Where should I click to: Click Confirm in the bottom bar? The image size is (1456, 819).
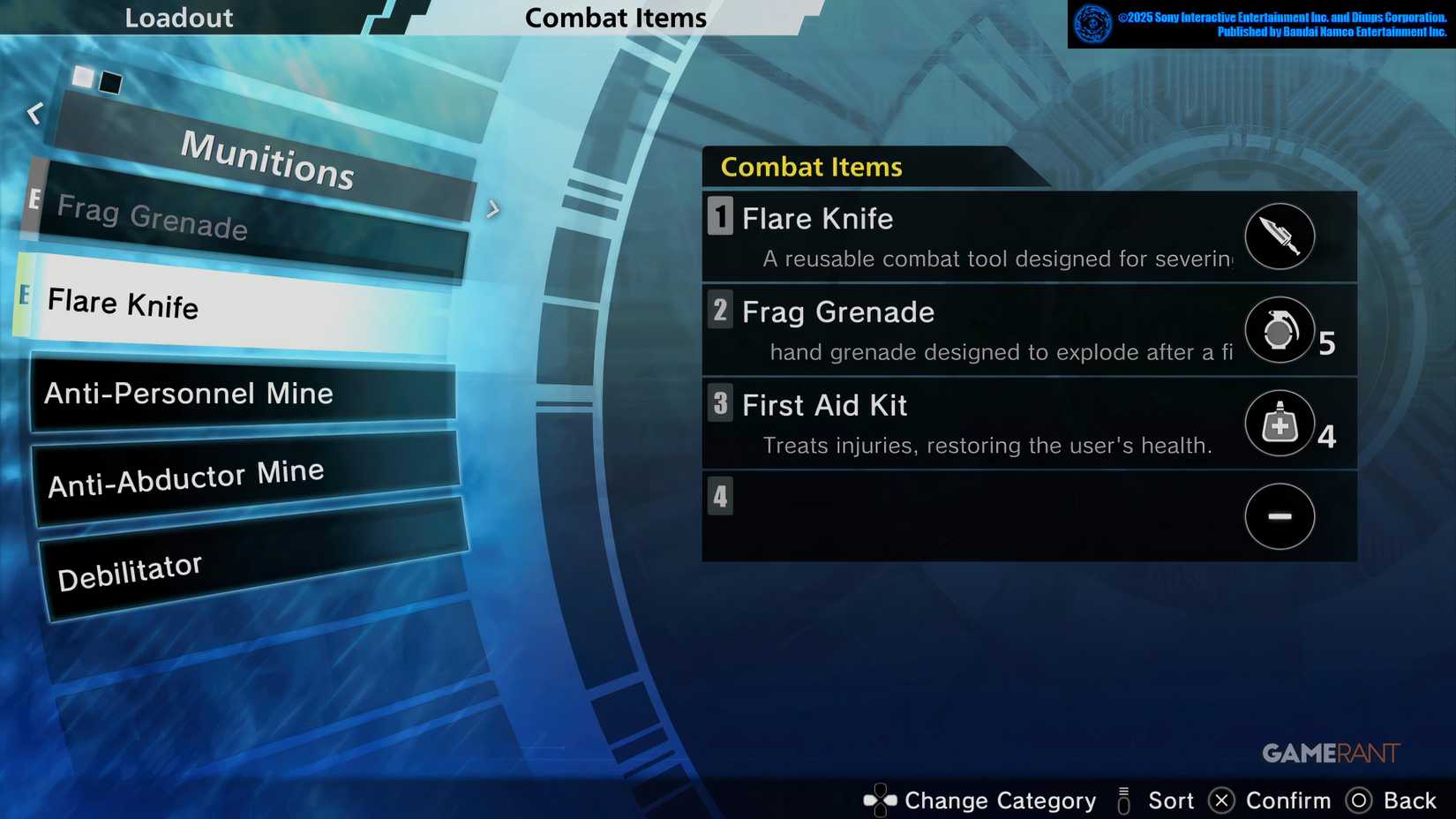[x=1290, y=800]
